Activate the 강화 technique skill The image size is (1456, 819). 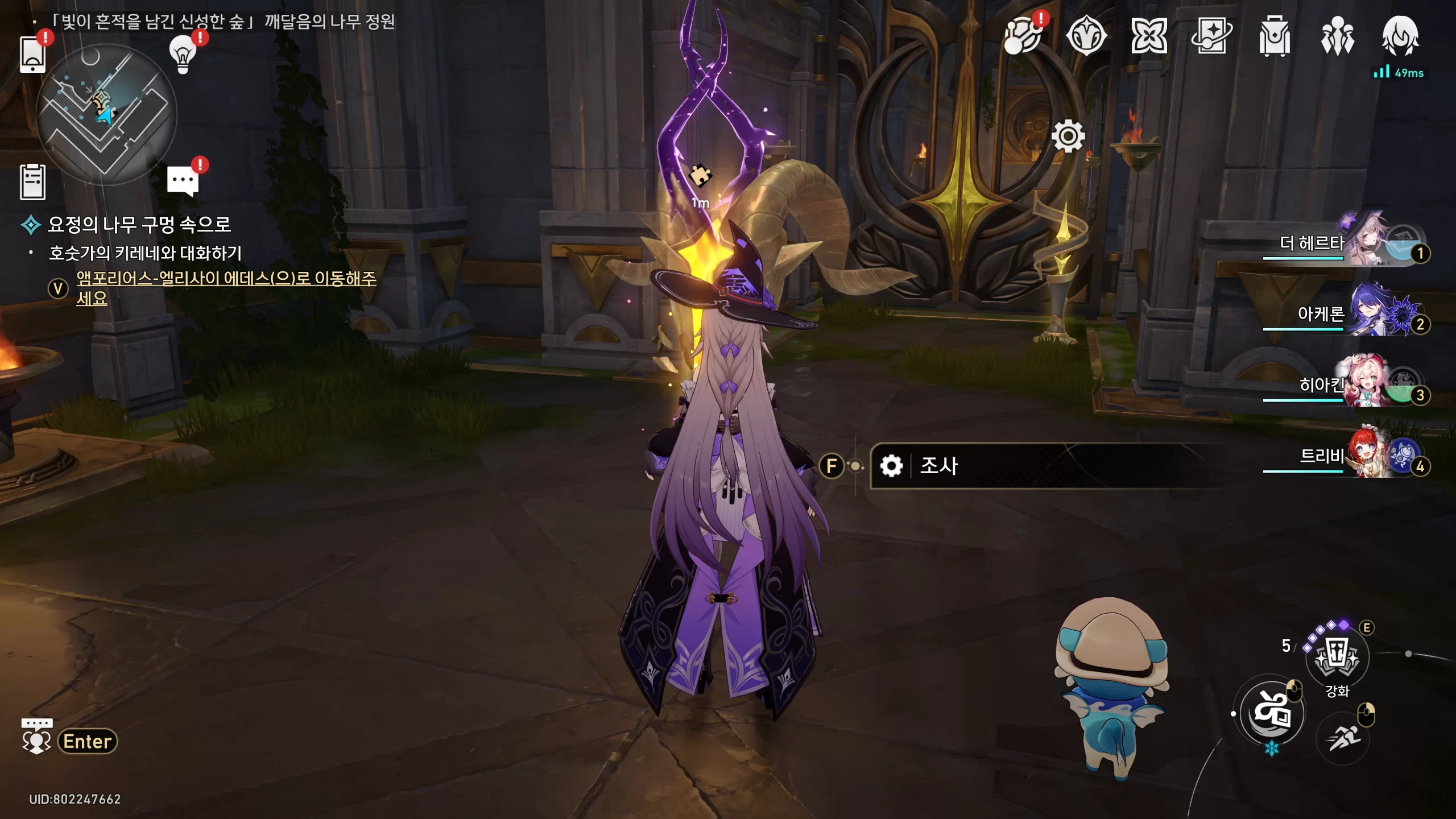1337,657
